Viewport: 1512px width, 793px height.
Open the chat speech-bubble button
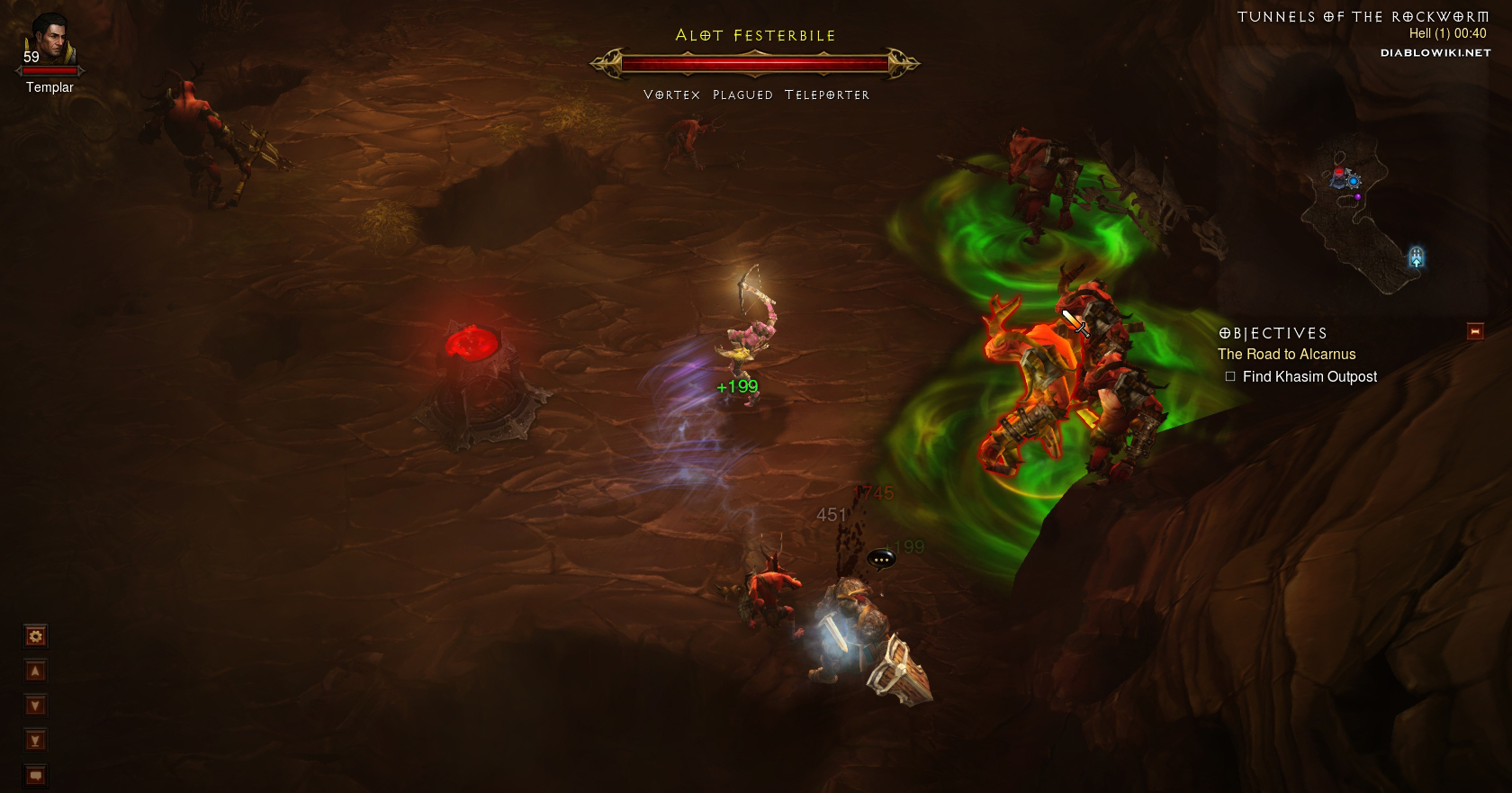(x=35, y=775)
